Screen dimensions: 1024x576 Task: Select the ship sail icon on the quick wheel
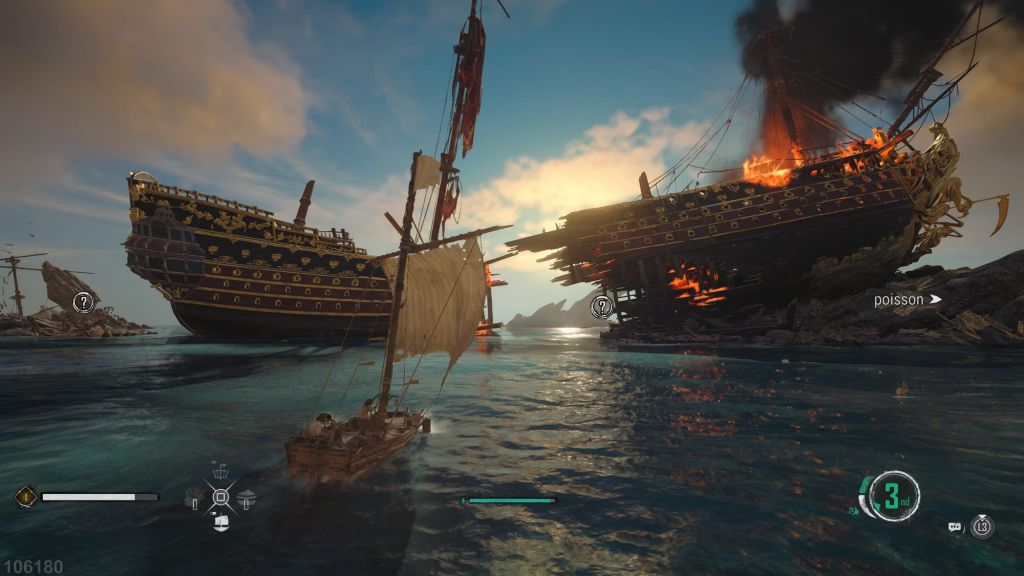(x=221, y=521)
